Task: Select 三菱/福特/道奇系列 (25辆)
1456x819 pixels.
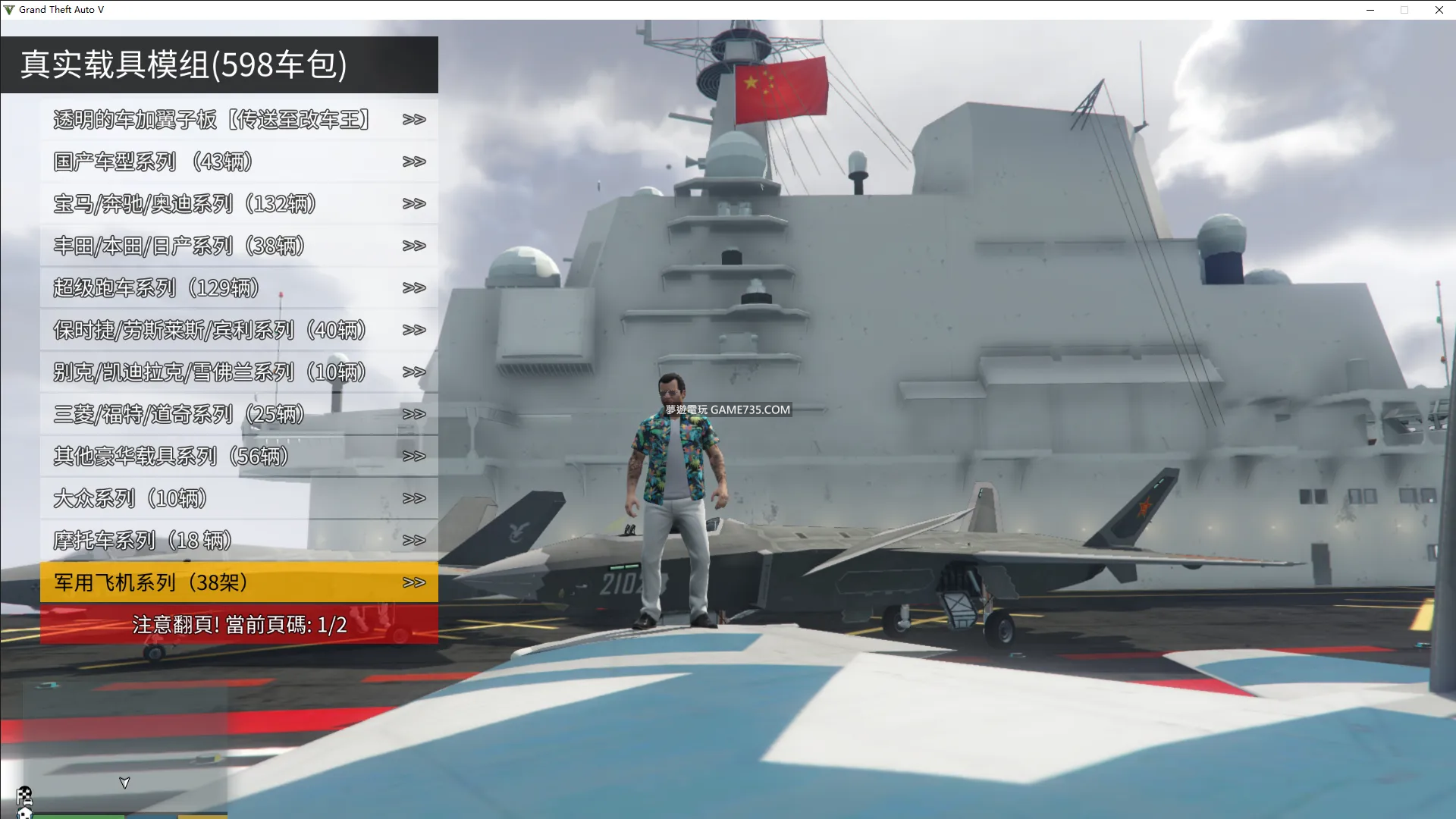Action: (239, 414)
